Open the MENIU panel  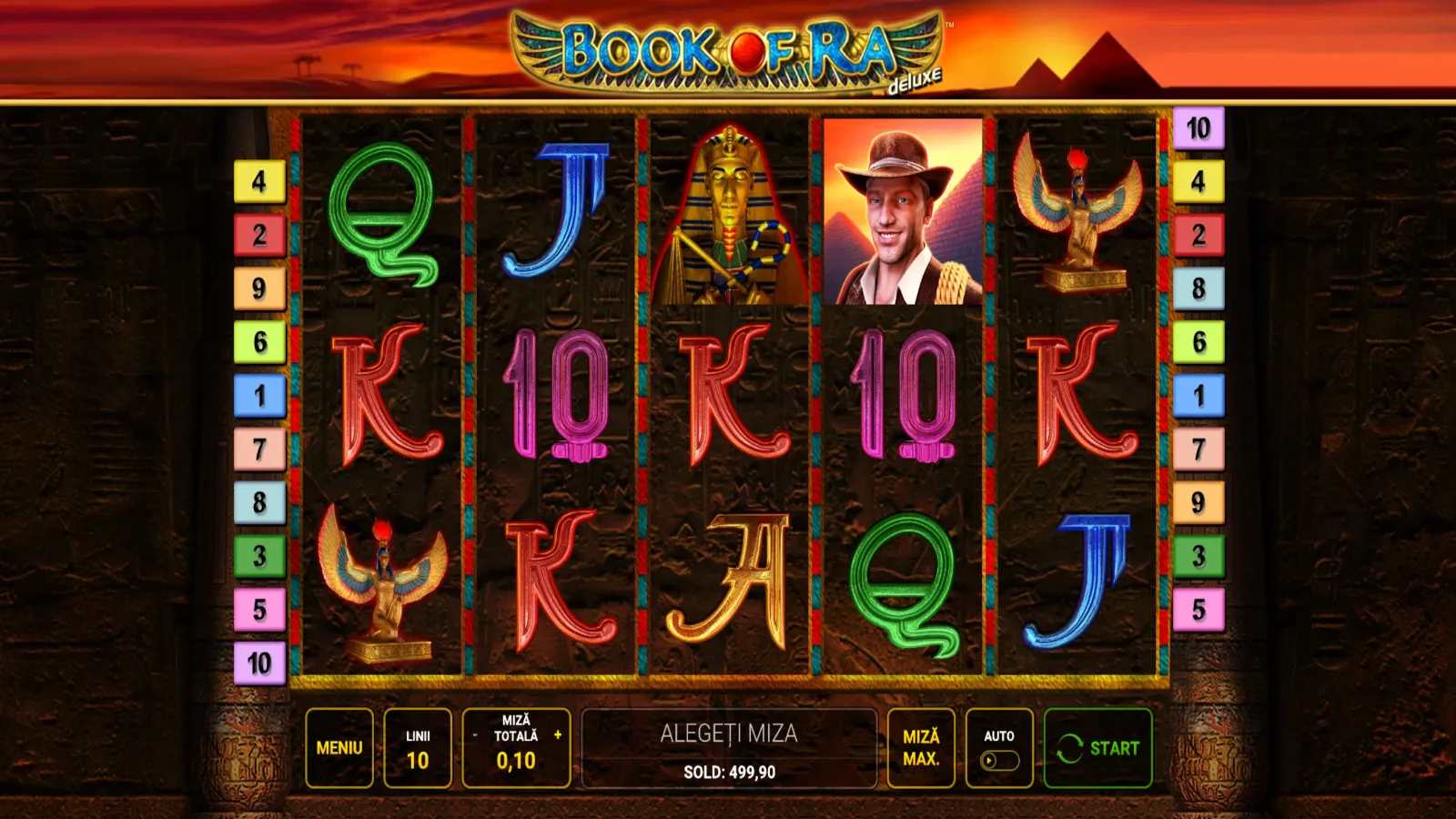(x=341, y=747)
